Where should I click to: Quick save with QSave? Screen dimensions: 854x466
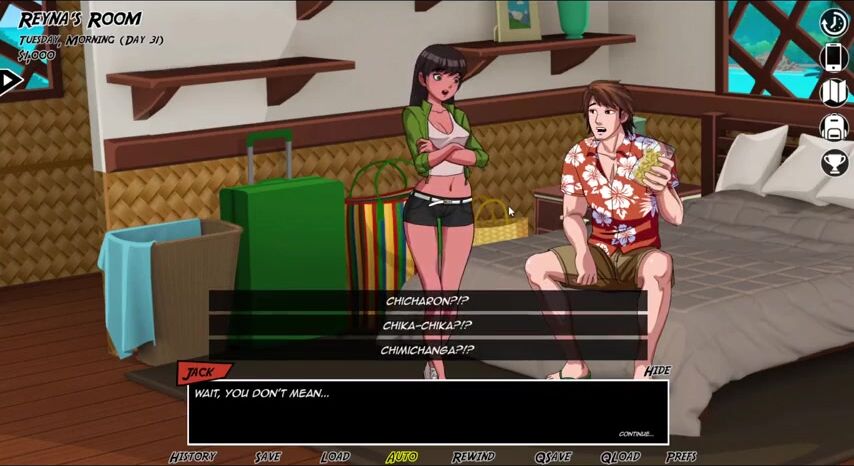pyautogui.click(x=552, y=457)
